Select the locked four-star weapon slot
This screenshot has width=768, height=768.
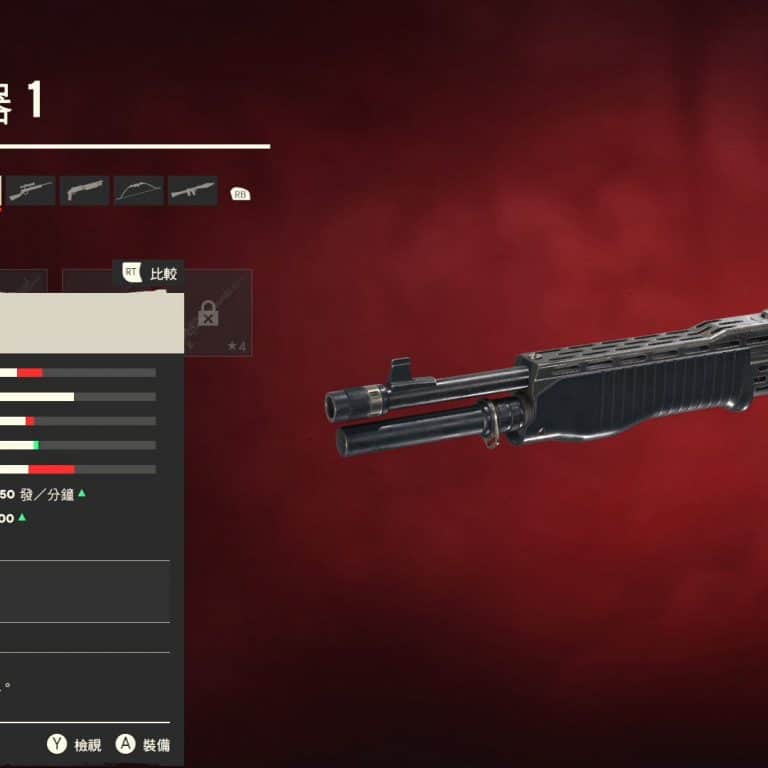click(217, 314)
